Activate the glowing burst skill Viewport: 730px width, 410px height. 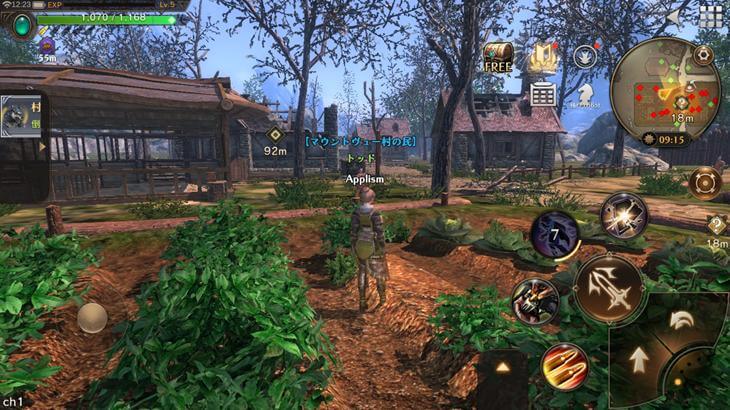(x=623, y=216)
